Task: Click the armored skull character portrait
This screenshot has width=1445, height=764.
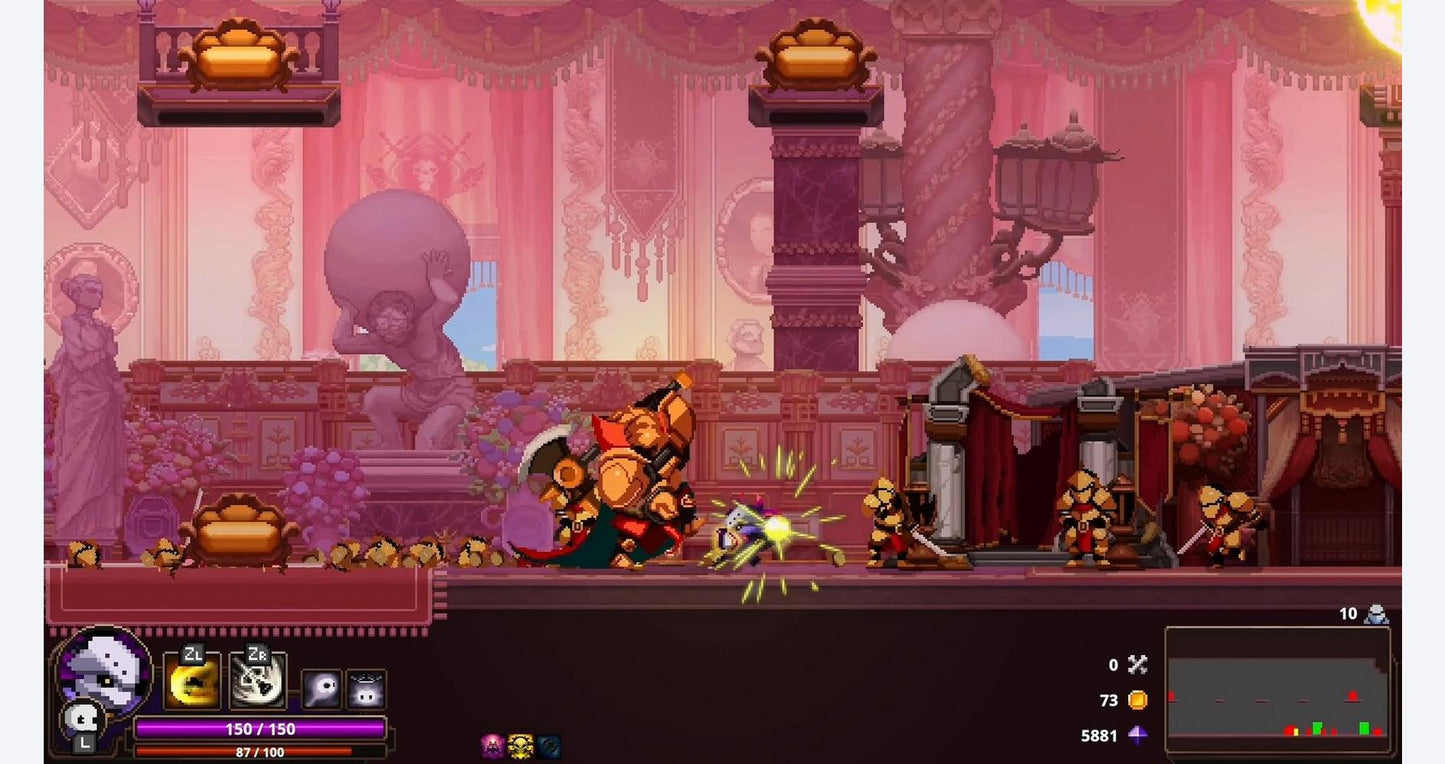Action: click(x=103, y=670)
